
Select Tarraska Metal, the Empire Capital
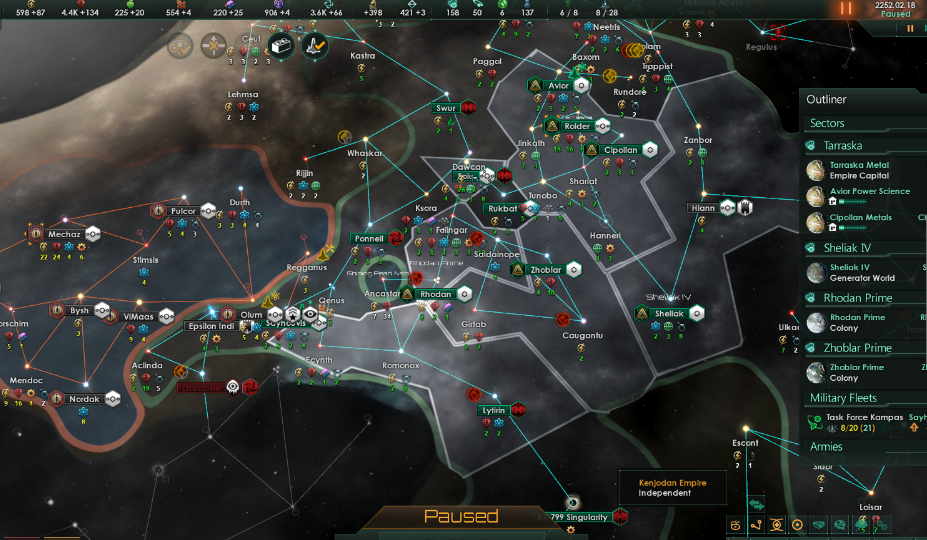(858, 170)
